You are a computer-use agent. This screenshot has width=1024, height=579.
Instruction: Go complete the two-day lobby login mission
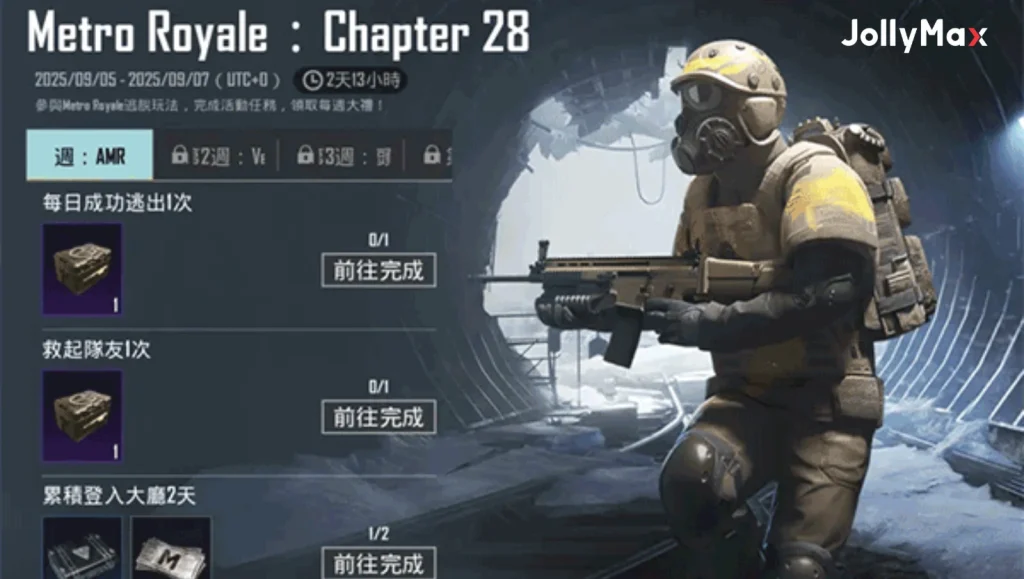pyautogui.click(x=379, y=561)
